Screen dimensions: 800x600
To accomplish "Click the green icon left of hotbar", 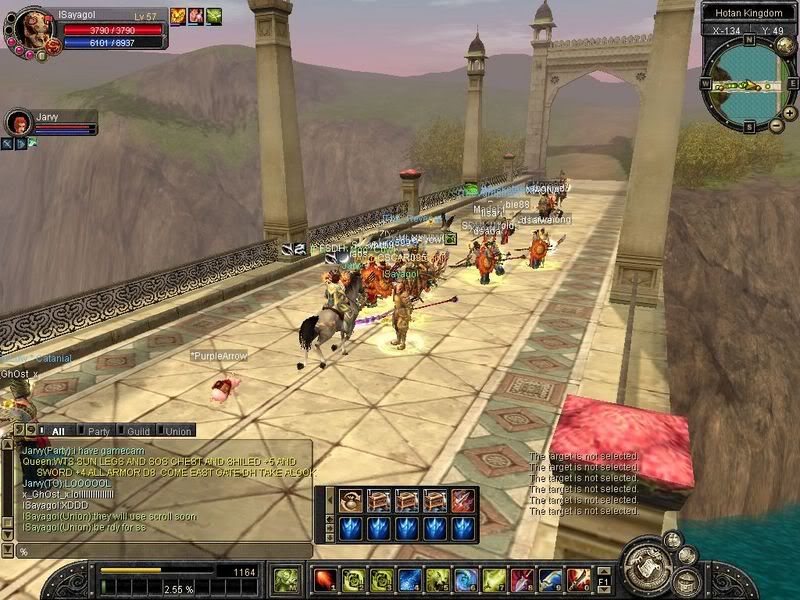I will 285,579.
